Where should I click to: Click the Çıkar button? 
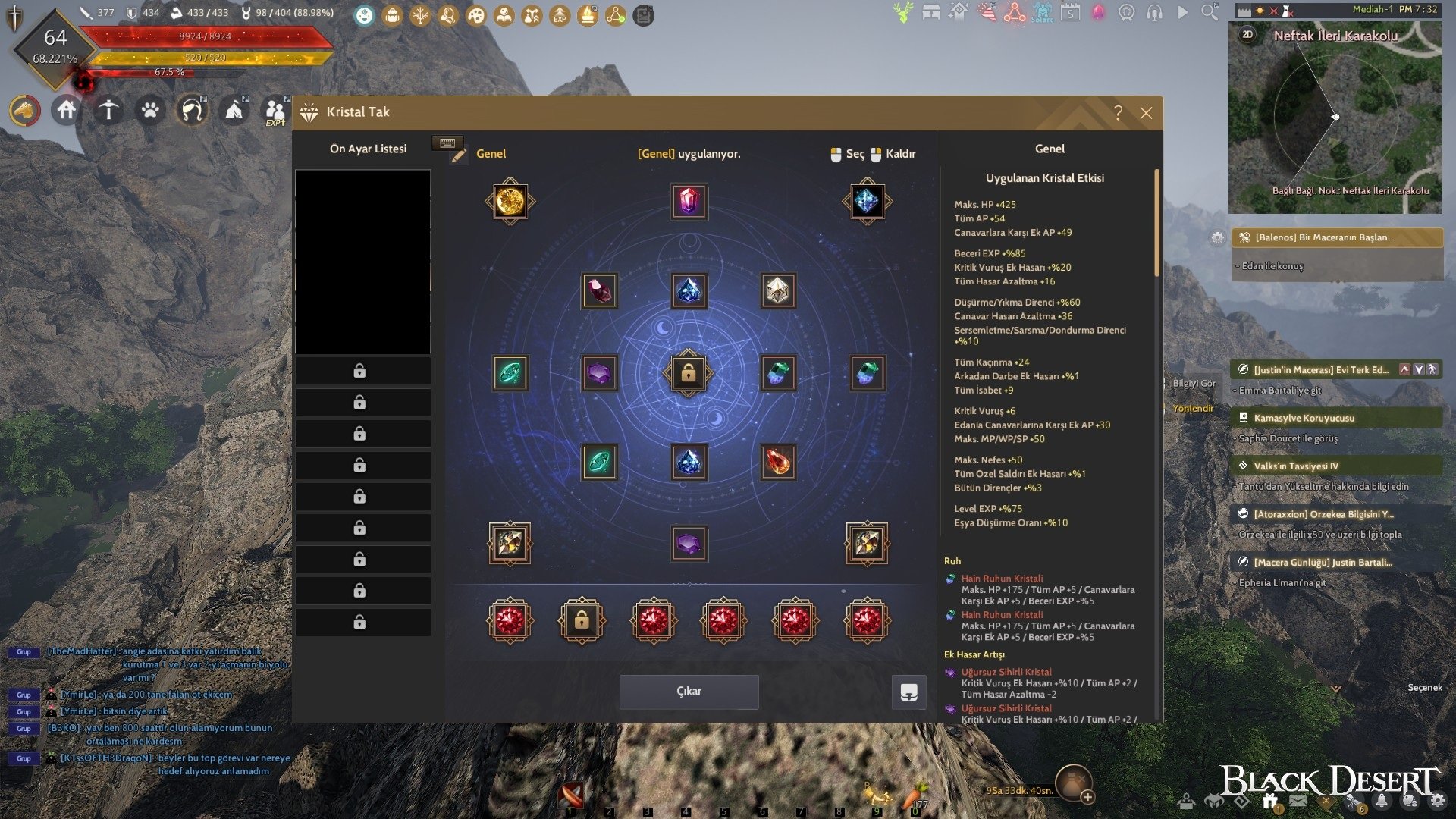pyautogui.click(x=689, y=692)
